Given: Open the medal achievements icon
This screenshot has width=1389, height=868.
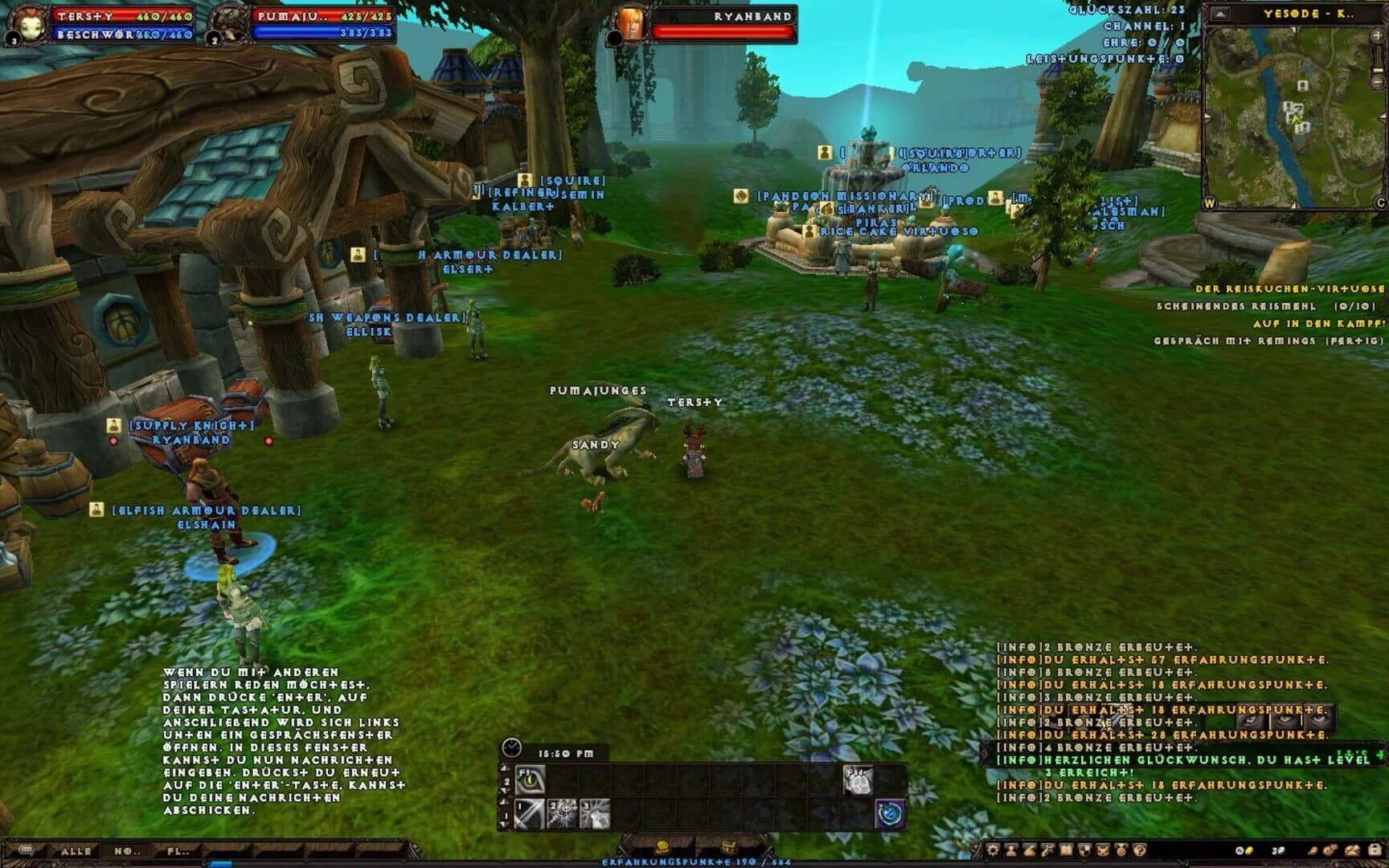Looking at the screenshot, I should 1120,850.
